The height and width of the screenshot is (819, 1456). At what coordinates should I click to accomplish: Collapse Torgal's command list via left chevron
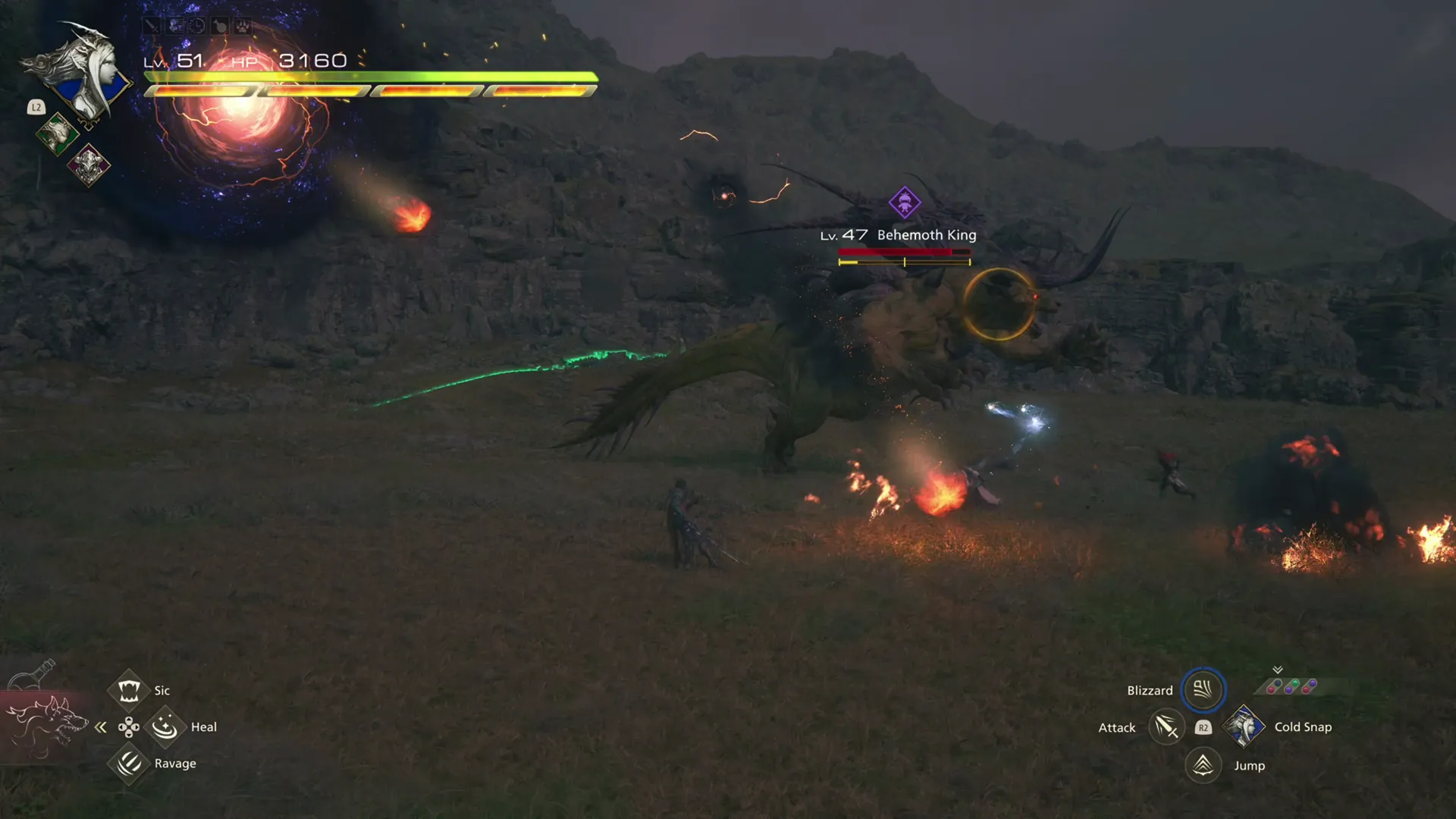[x=101, y=726]
